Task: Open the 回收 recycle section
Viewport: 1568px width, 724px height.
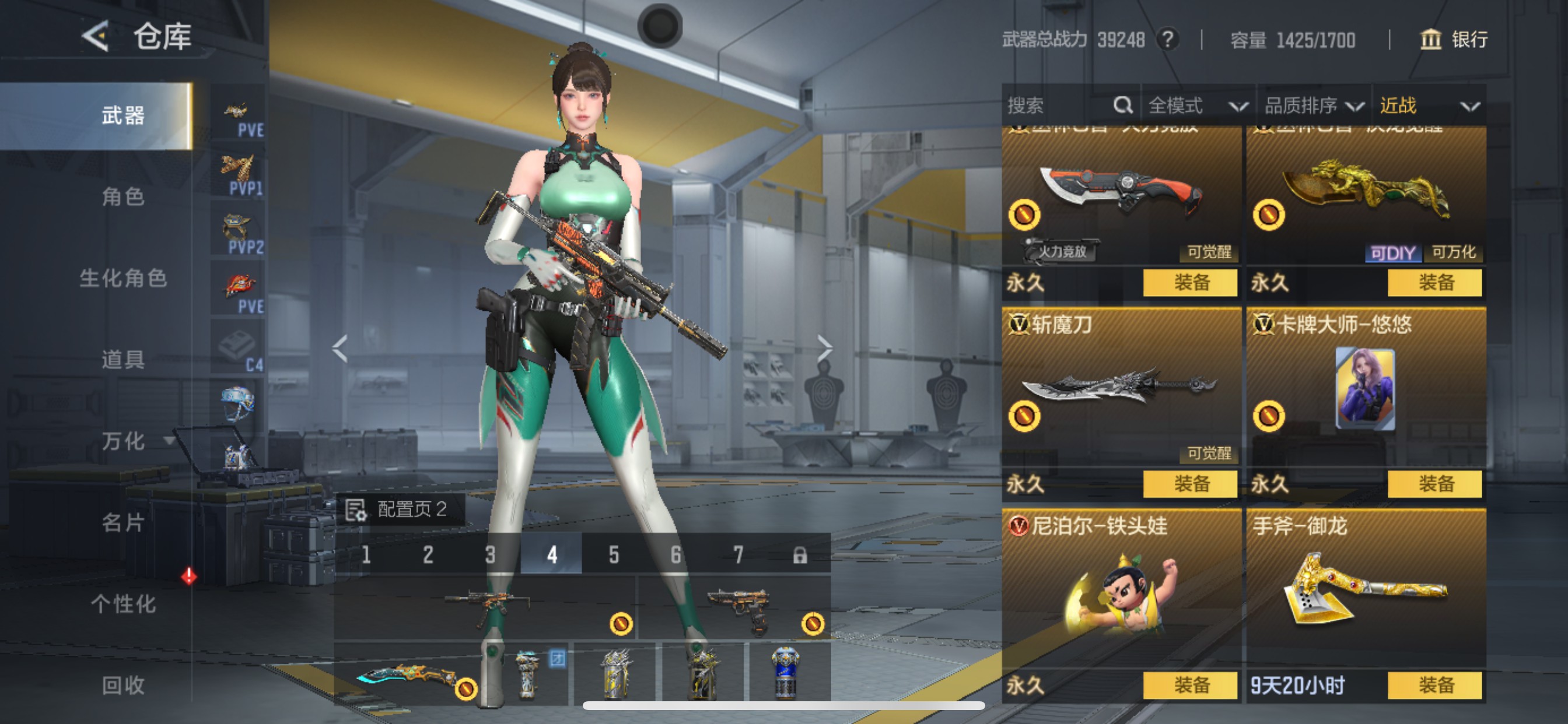Action: point(123,685)
